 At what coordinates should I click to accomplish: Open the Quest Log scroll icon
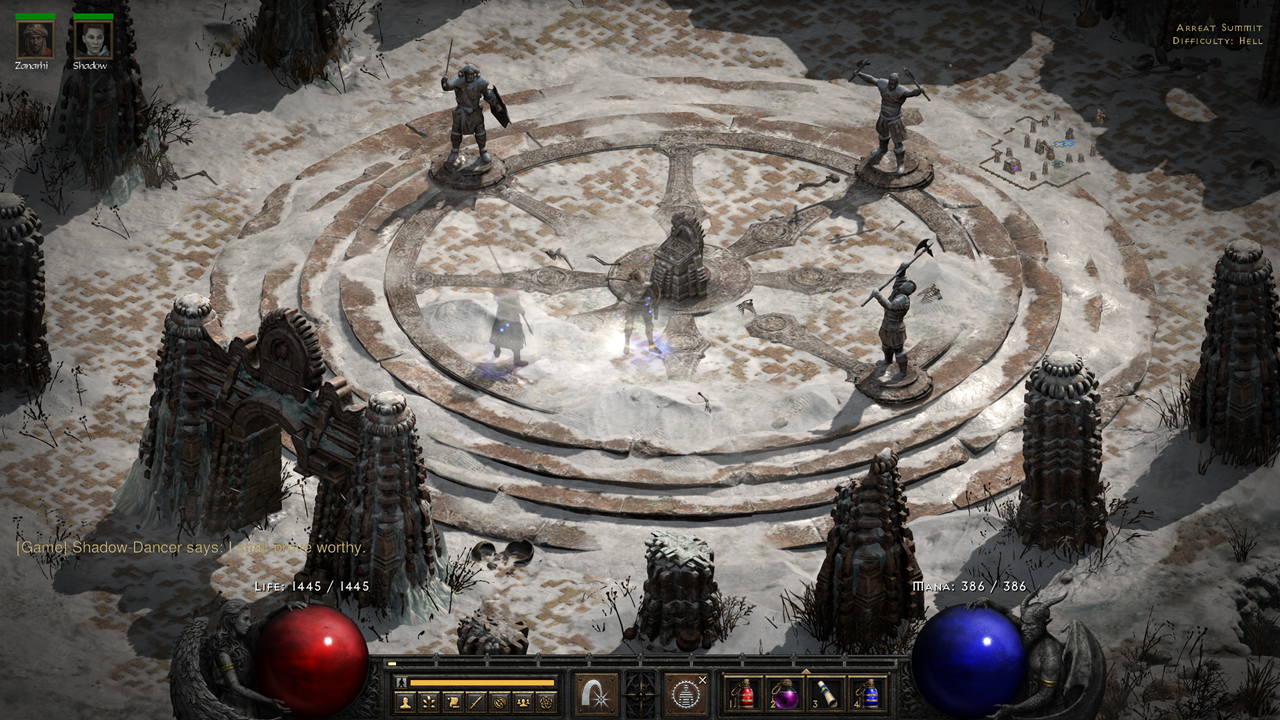point(452,700)
